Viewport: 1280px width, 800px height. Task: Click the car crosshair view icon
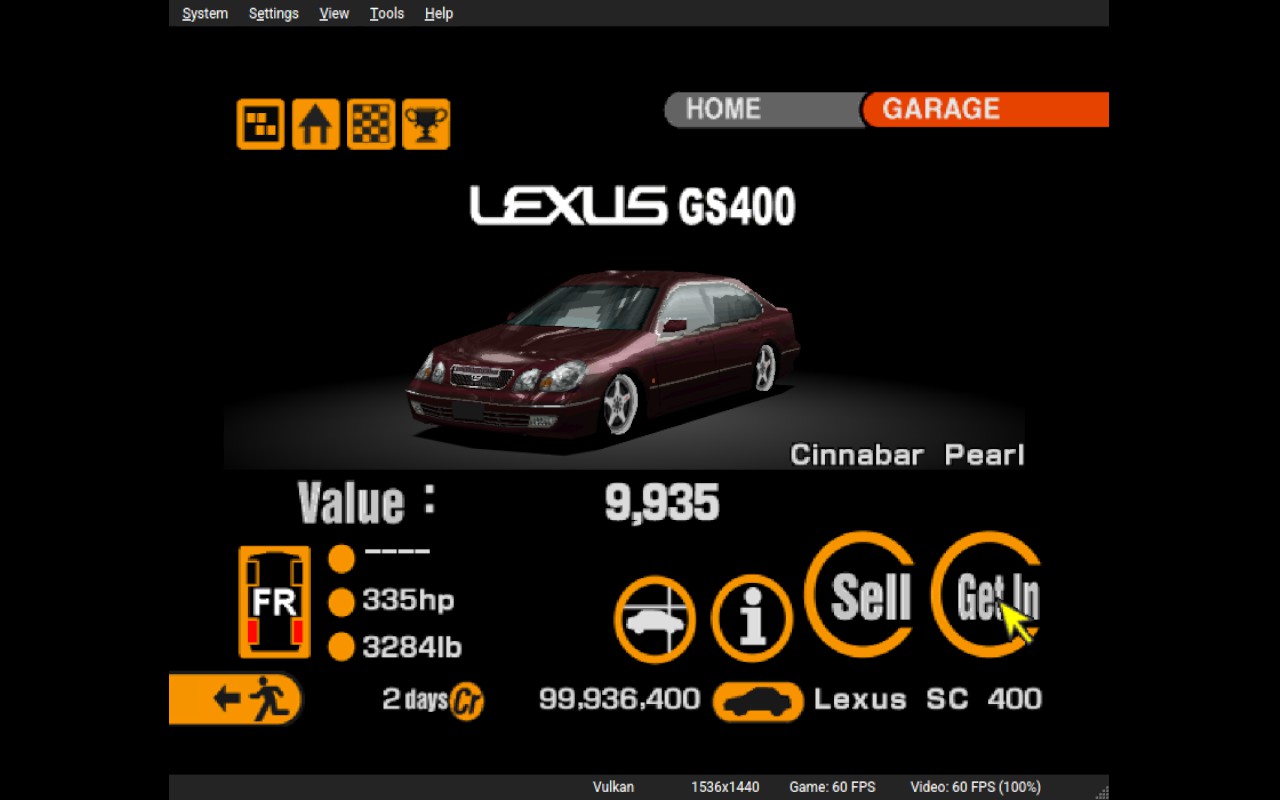pyautogui.click(x=655, y=619)
